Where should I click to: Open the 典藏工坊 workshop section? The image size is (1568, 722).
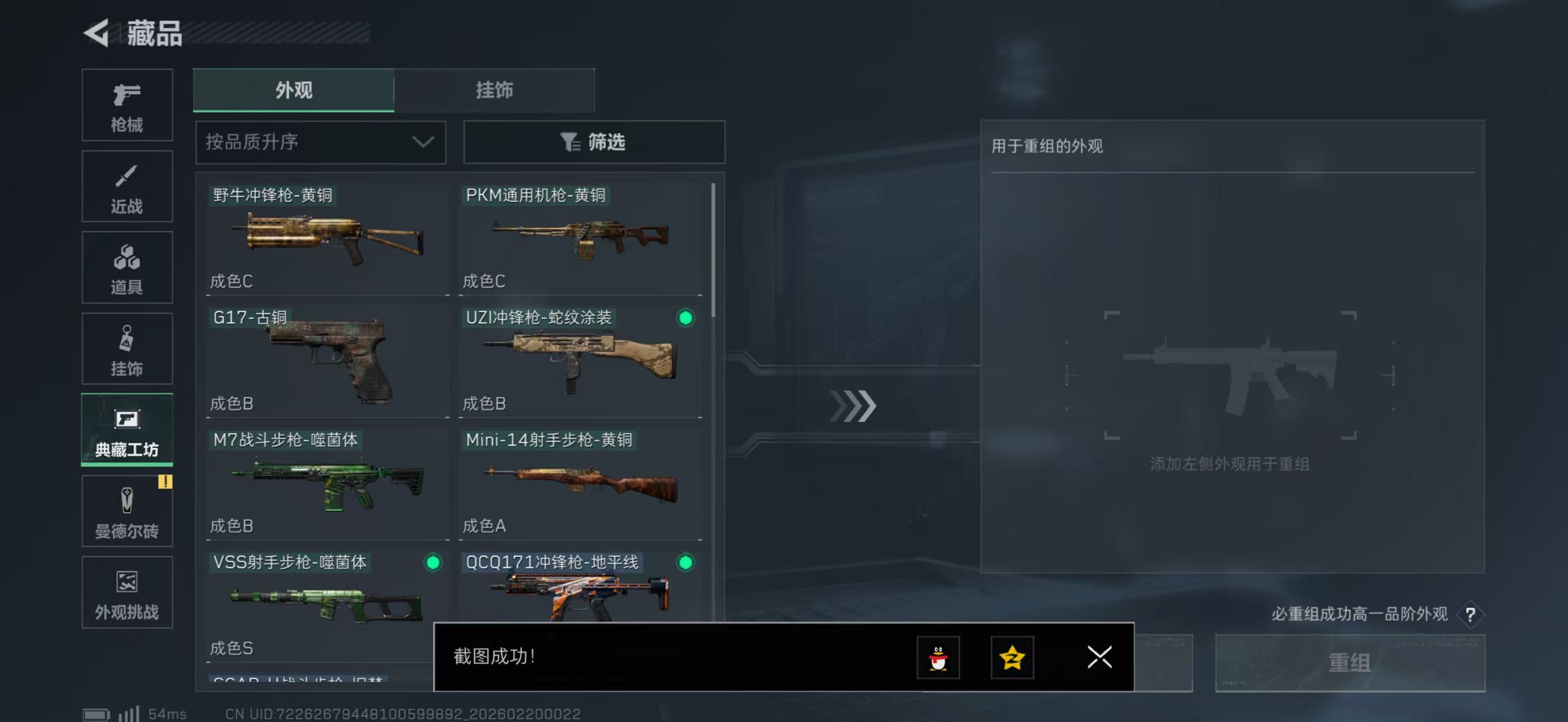[127, 430]
